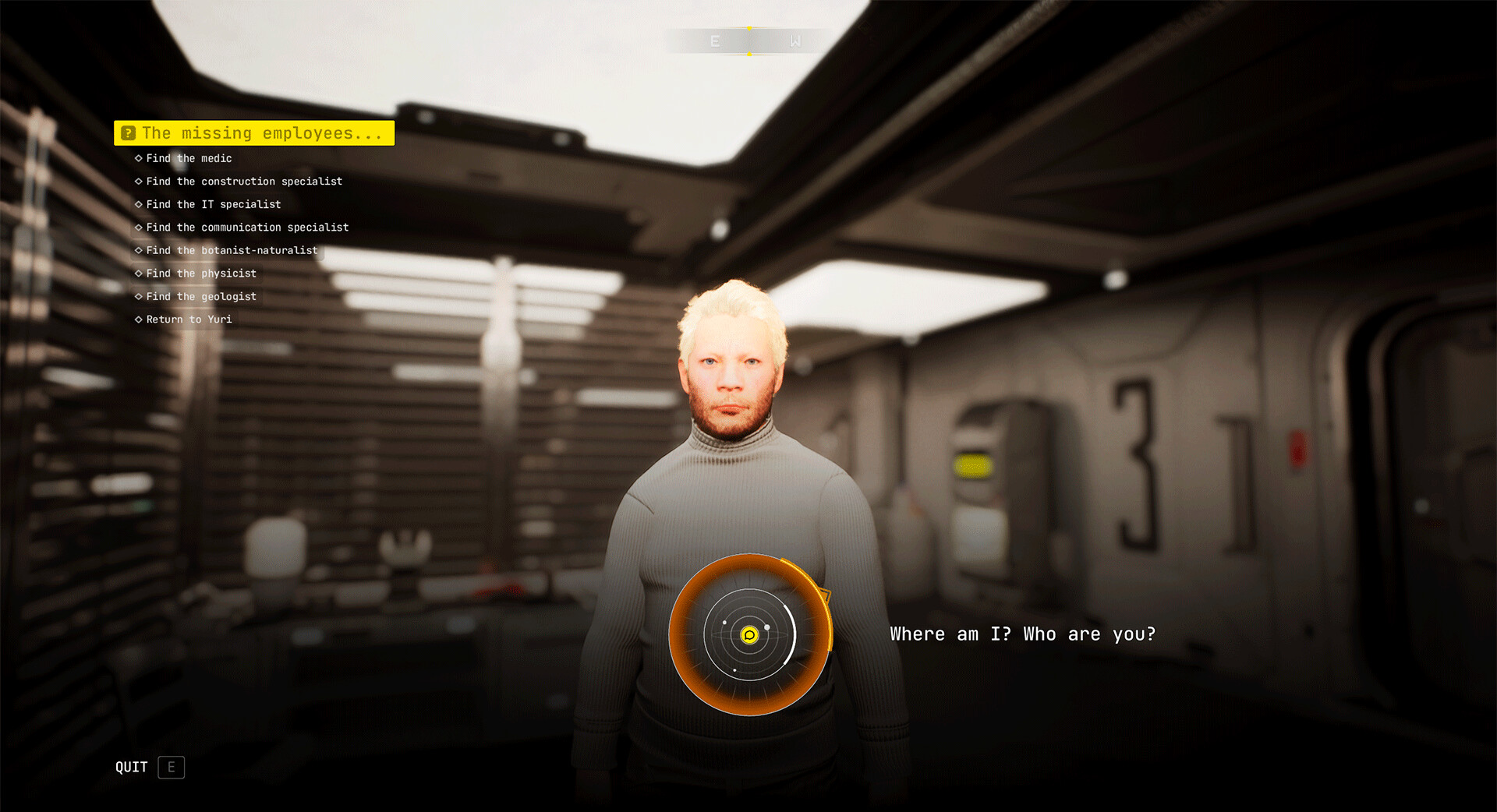Select the objective "Find the communication specialist"

pyautogui.click(x=247, y=227)
